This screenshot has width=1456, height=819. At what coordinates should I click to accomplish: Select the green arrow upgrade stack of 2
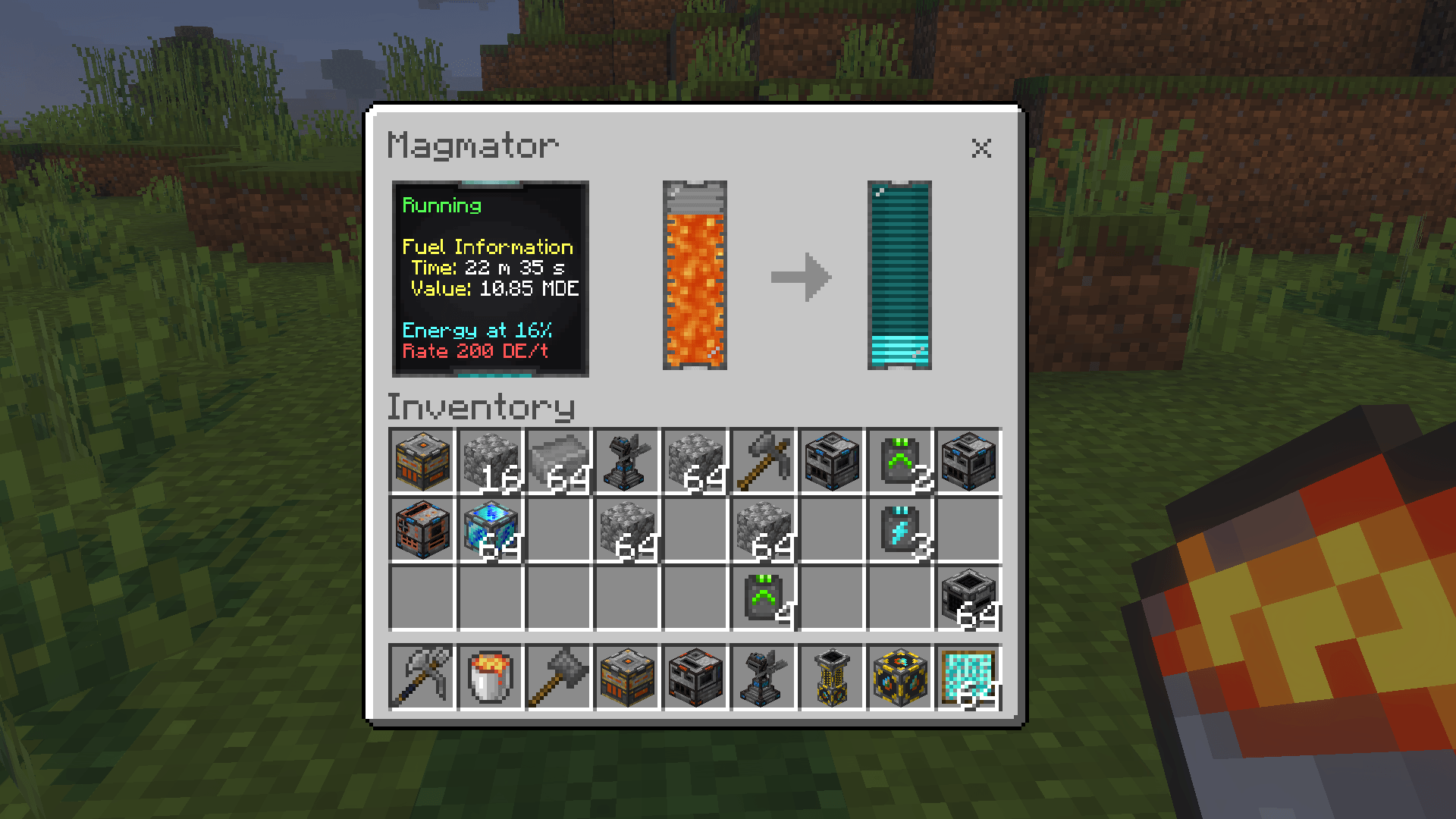tap(900, 462)
